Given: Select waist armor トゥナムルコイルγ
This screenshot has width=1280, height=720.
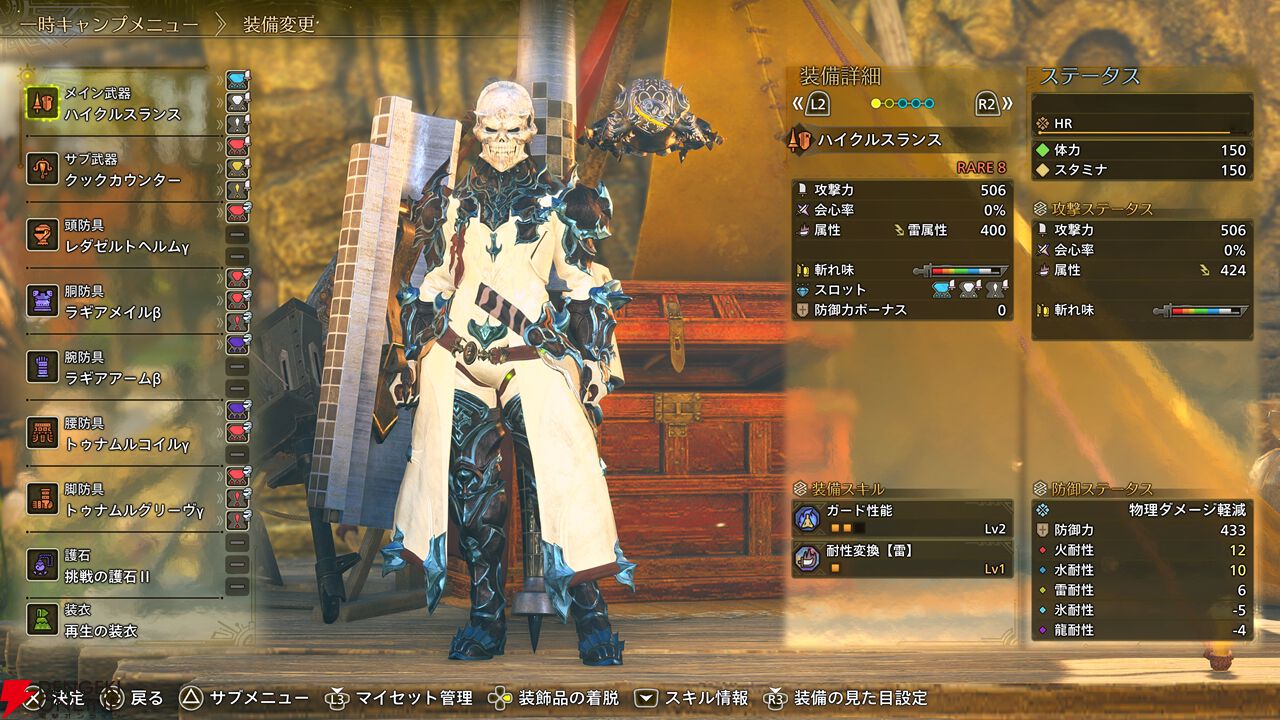Looking at the screenshot, I should (x=122, y=434).
